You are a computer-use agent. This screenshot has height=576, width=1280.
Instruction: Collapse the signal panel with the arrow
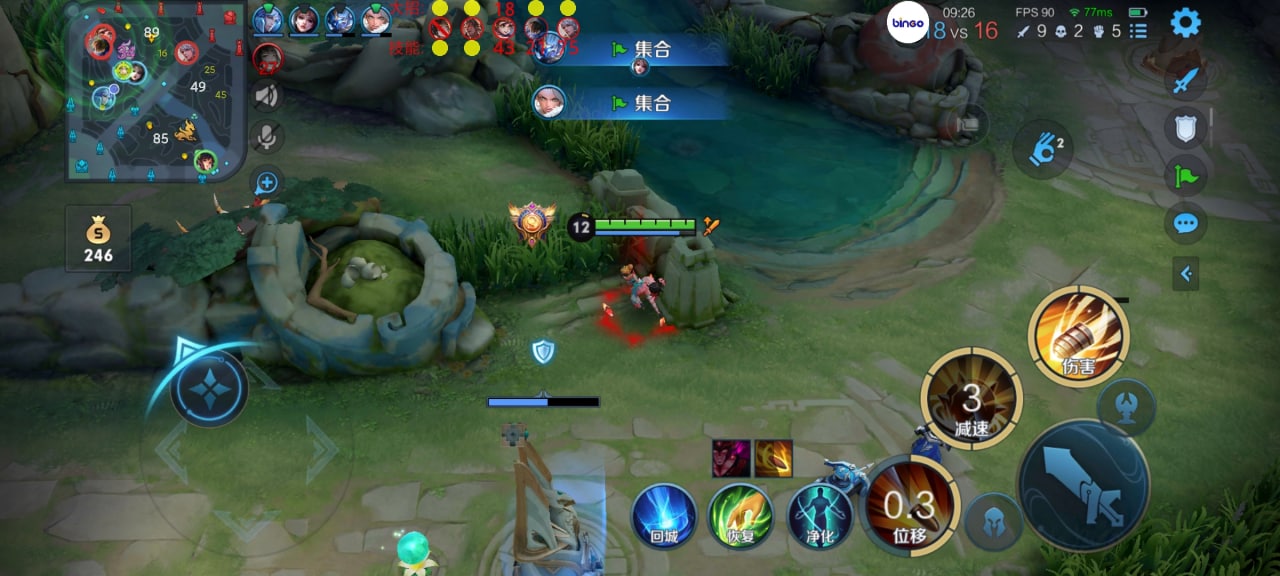click(x=1185, y=273)
